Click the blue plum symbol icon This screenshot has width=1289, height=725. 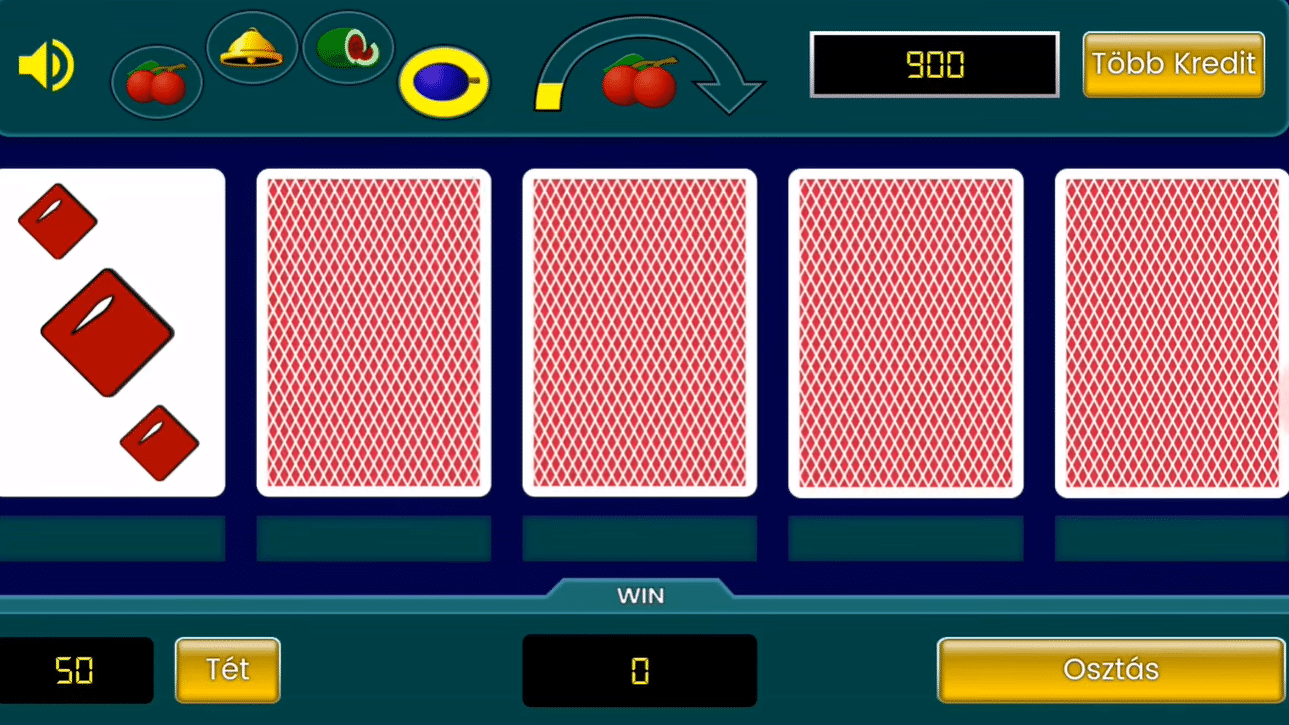coord(443,82)
